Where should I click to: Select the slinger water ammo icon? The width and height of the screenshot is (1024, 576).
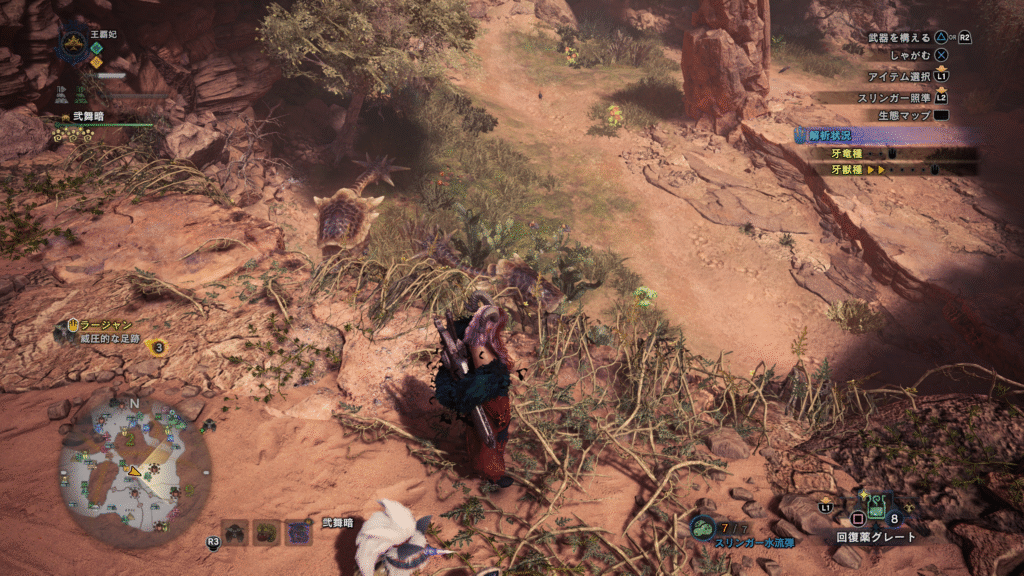click(703, 525)
